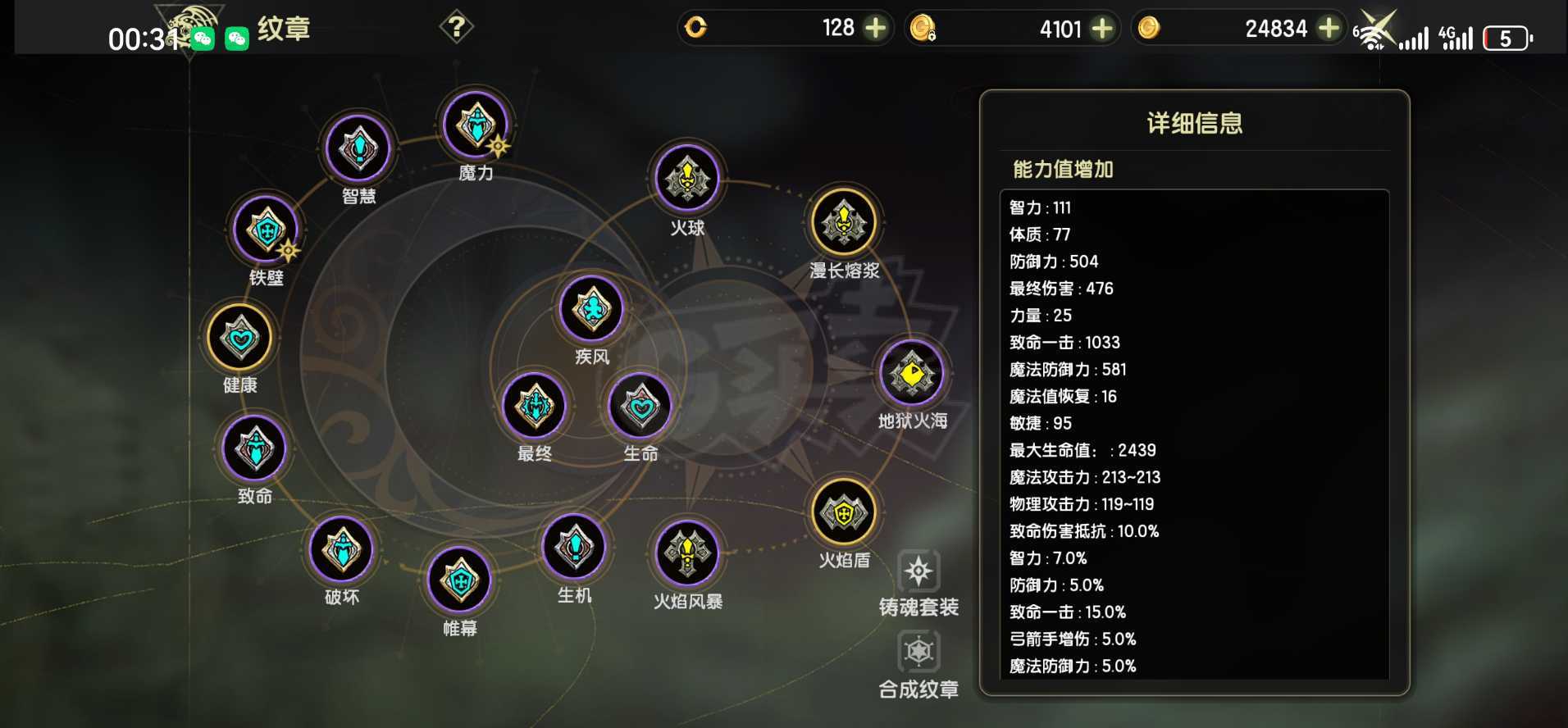
Task: Tap the plus button beside 4101 gold
Action: click(x=1103, y=27)
